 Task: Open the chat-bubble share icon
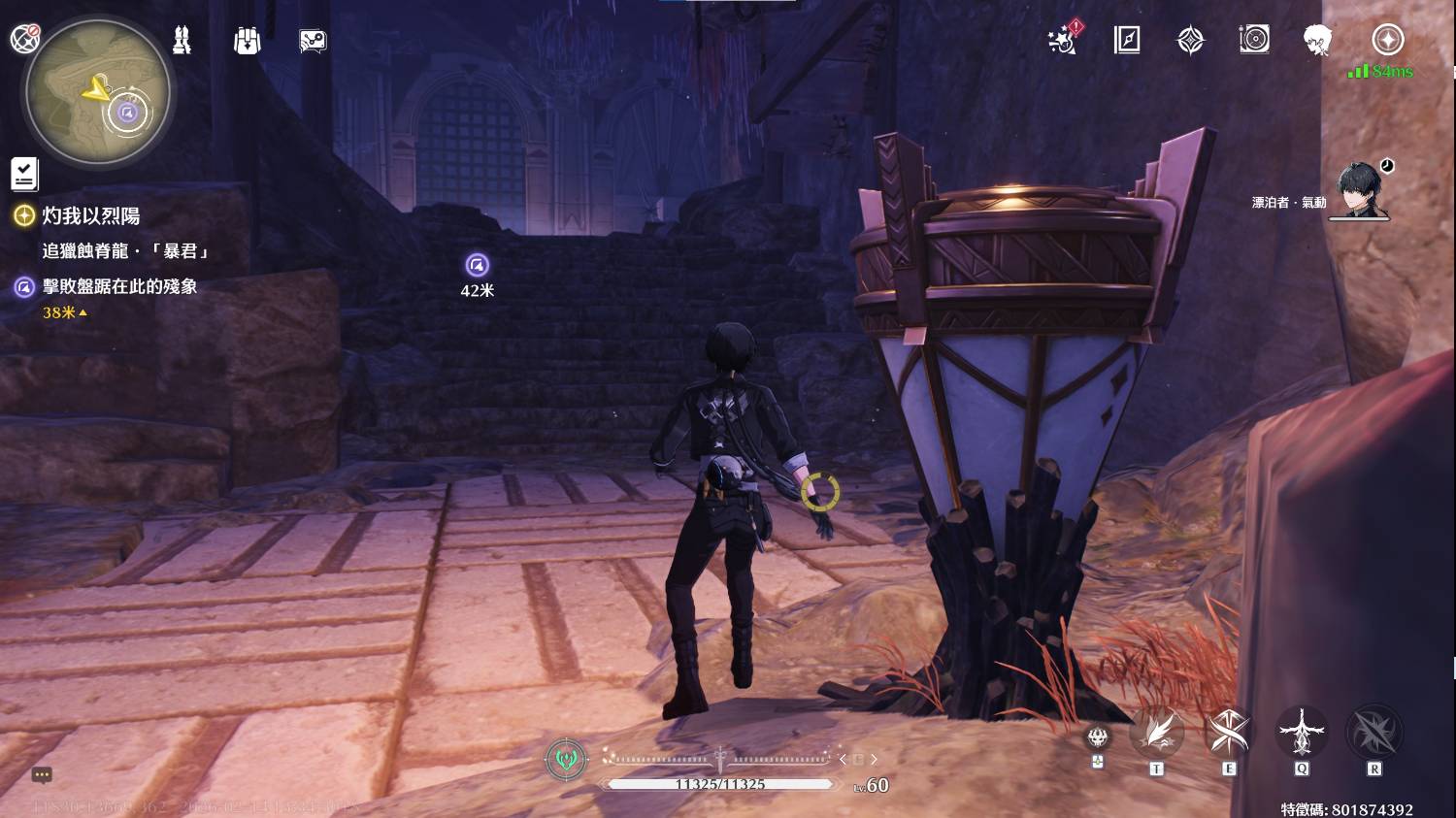coord(313,41)
